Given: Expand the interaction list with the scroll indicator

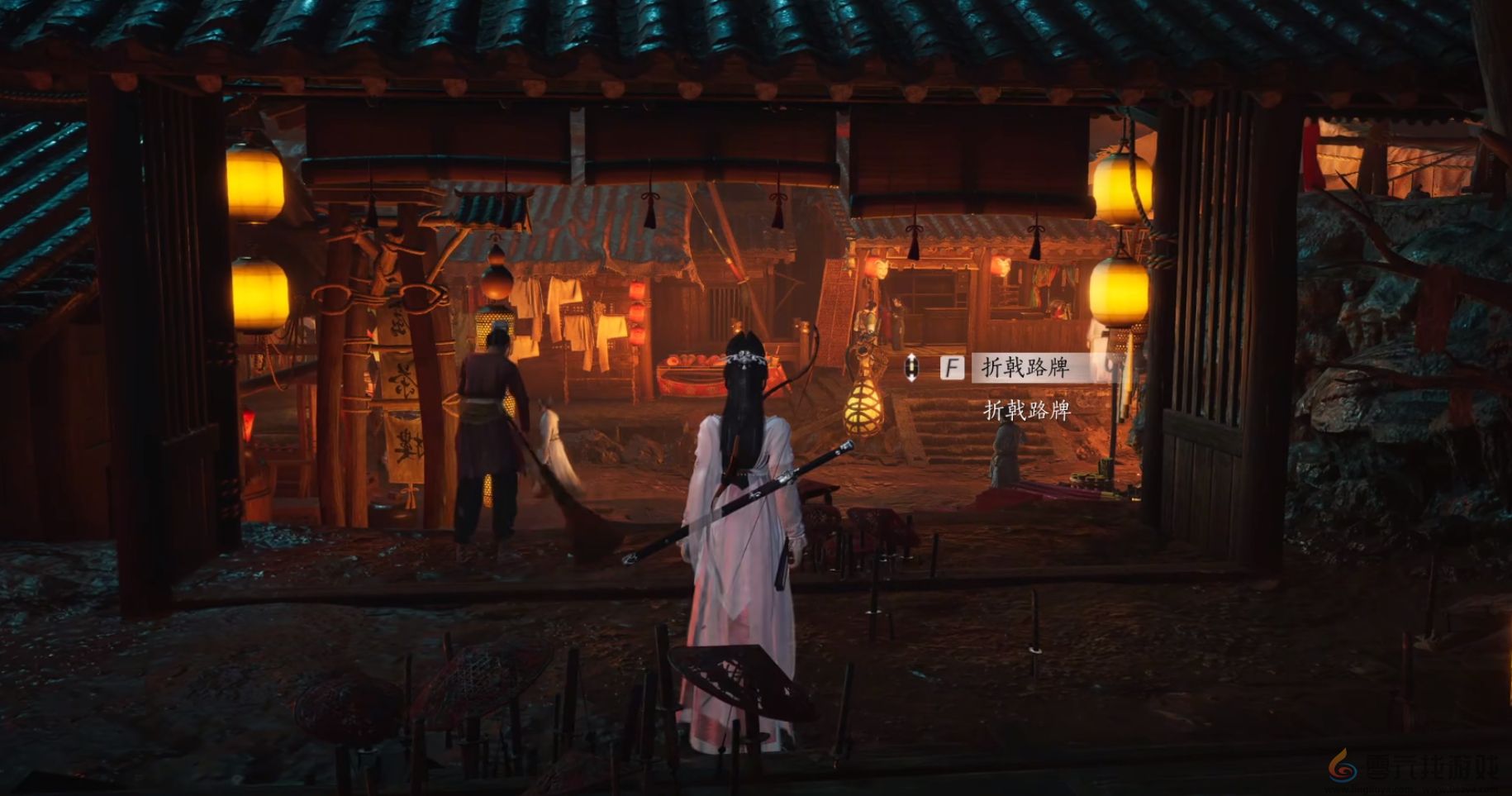Looking at the screenshot, I should click(912, 369).
